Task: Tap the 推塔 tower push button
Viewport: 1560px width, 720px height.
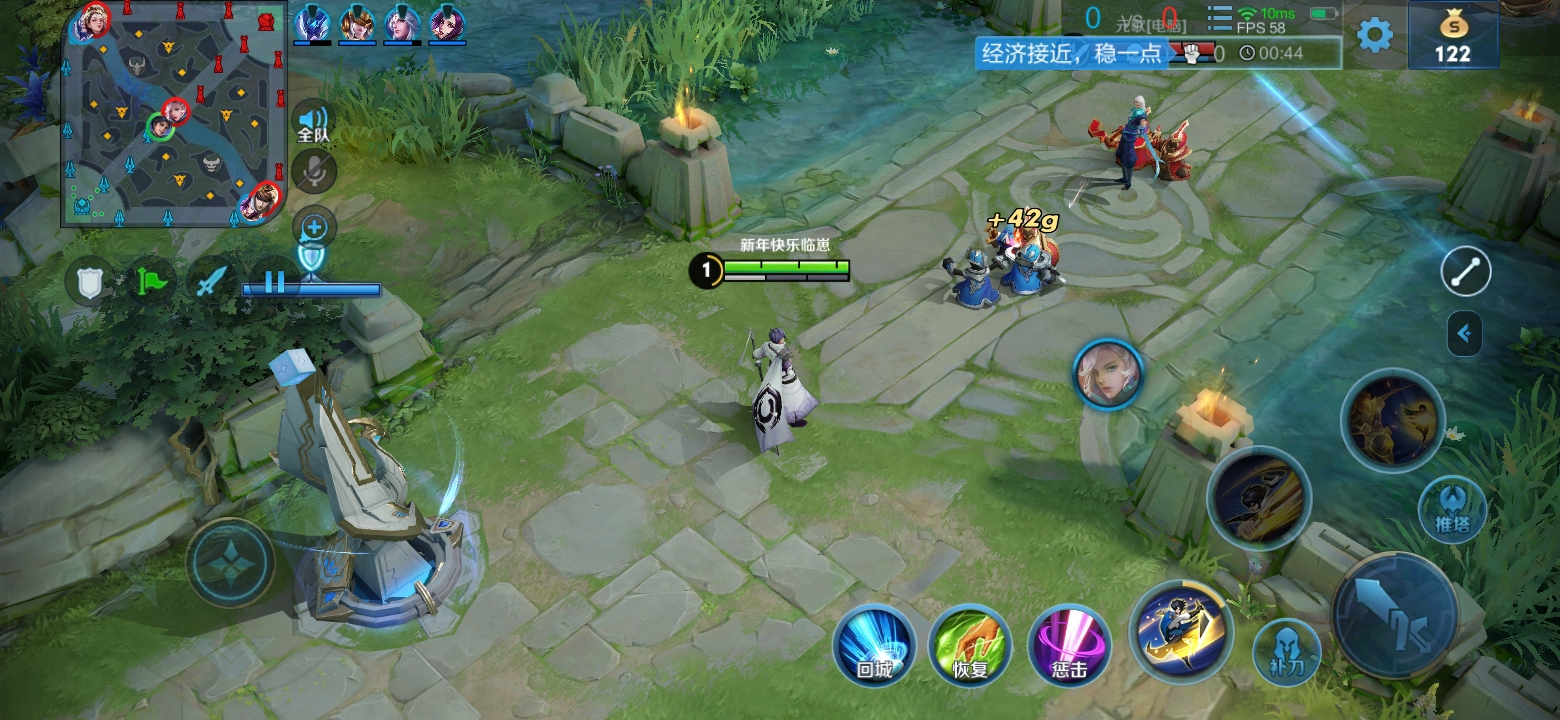Action: (1451, 508)
